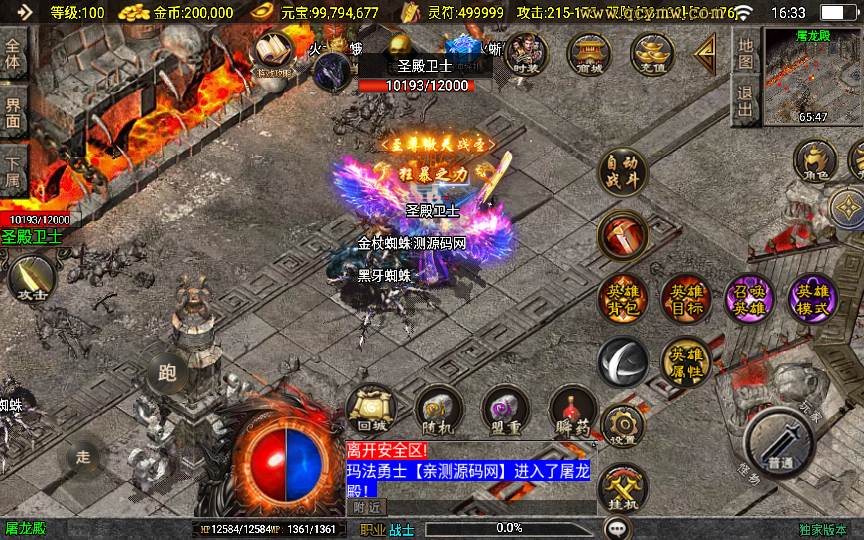Open hero attributes (英雄属性)
The width and height of the screenshot is (864, 540).
tap(685, 362)
